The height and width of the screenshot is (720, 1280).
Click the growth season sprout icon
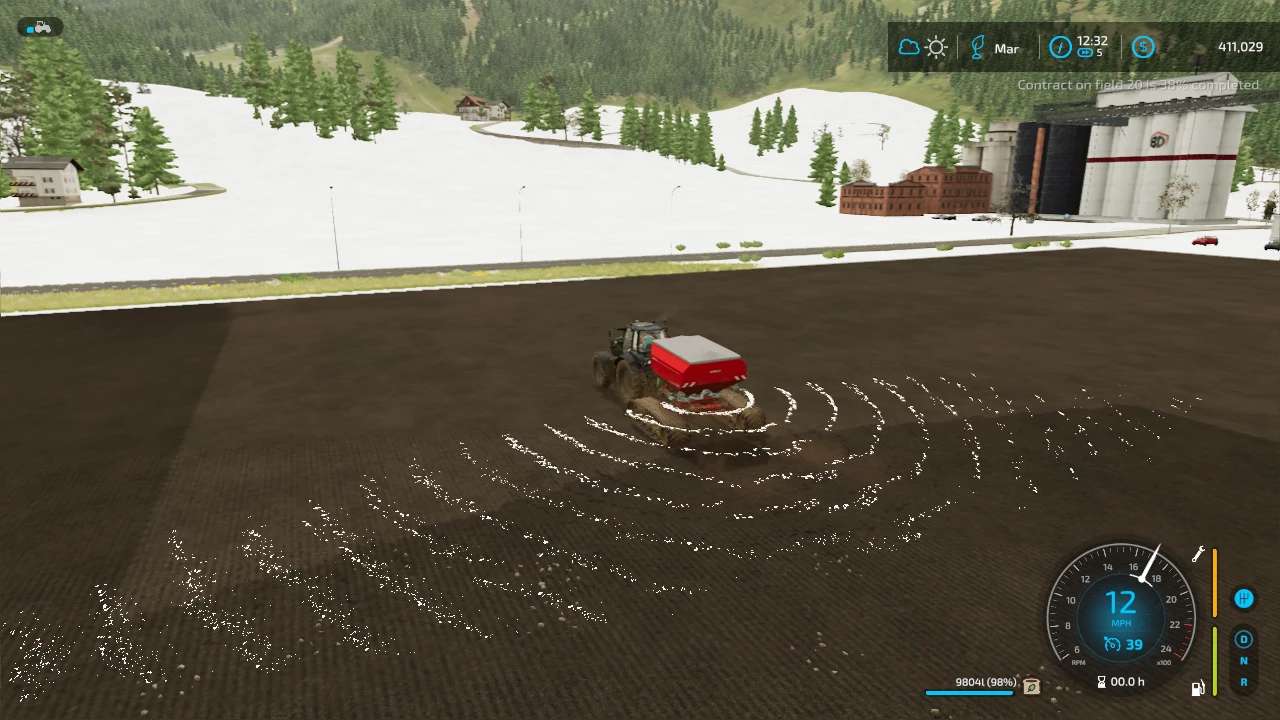(x=978, y=48)
